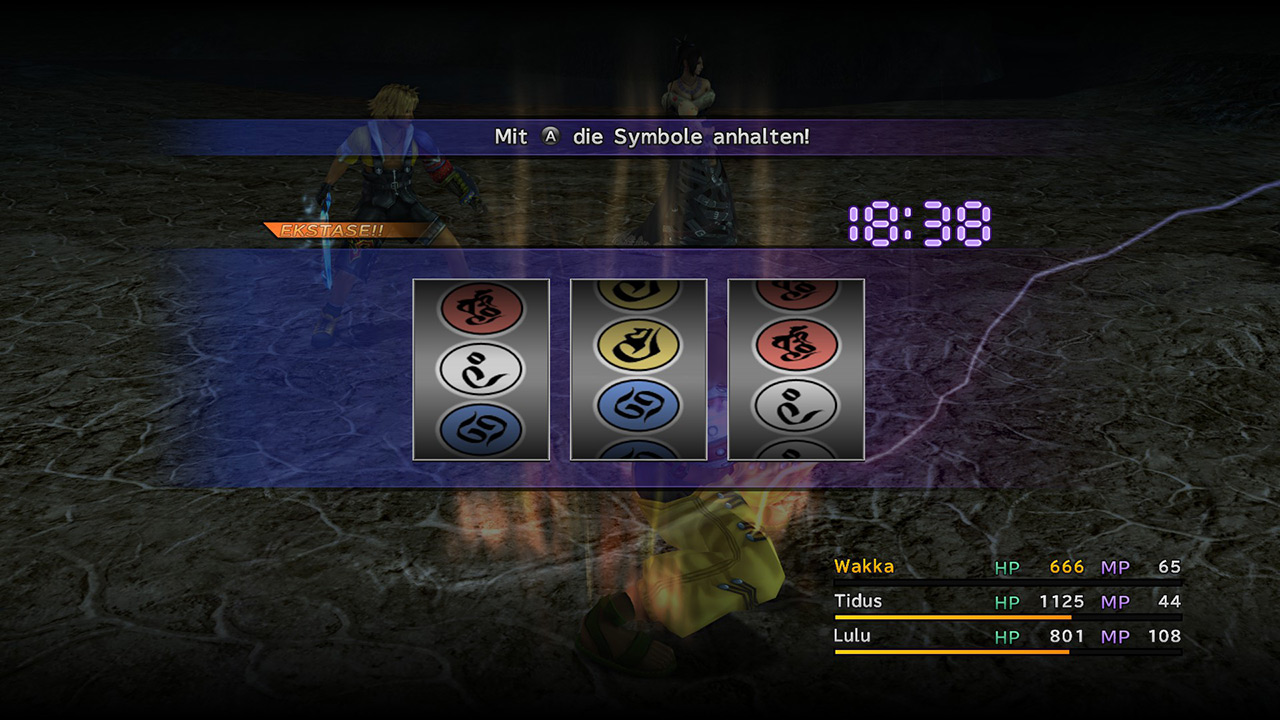
Task: Select the white symbol on the left reel
Action: pyautogui.click(x=481, y=369)
